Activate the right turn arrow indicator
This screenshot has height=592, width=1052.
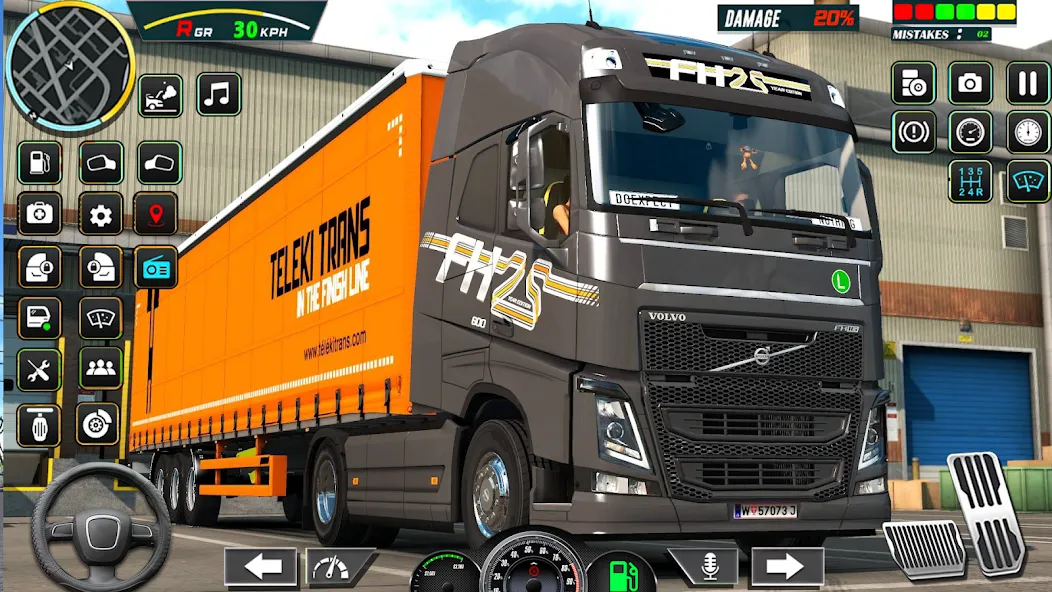[x=787, y=567]
